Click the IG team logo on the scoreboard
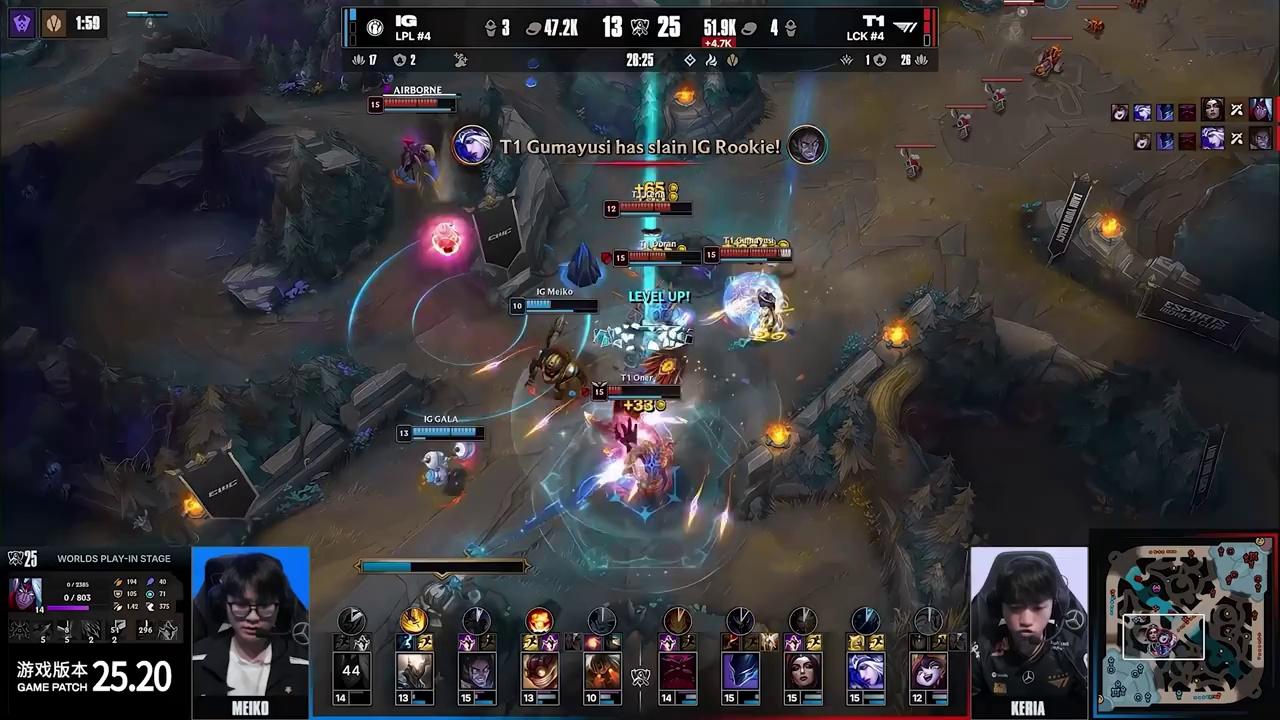Image resolution: width=1280 pixels, height=720 pixels. 375,28
